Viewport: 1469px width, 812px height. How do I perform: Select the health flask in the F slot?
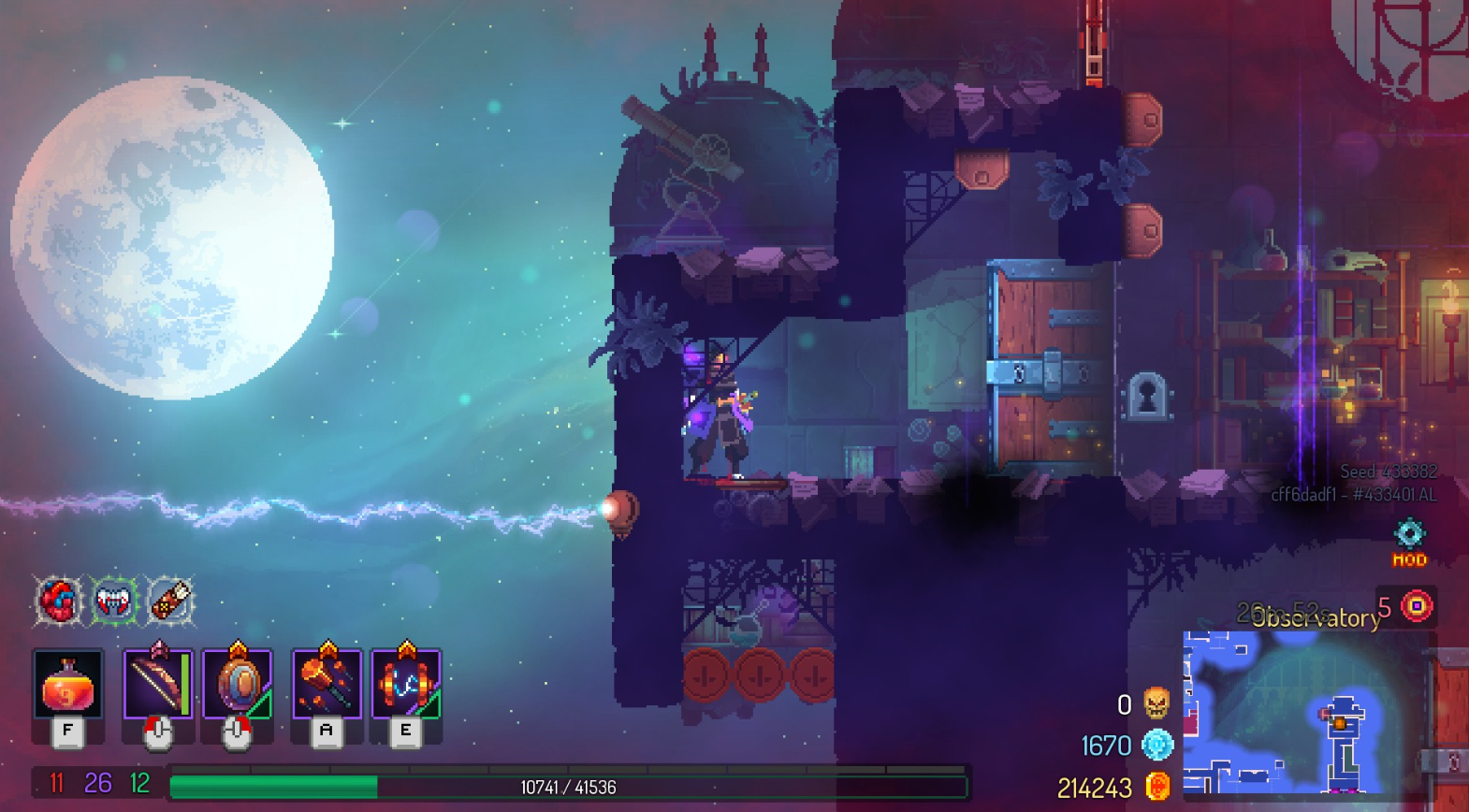(x=67, y=686)
